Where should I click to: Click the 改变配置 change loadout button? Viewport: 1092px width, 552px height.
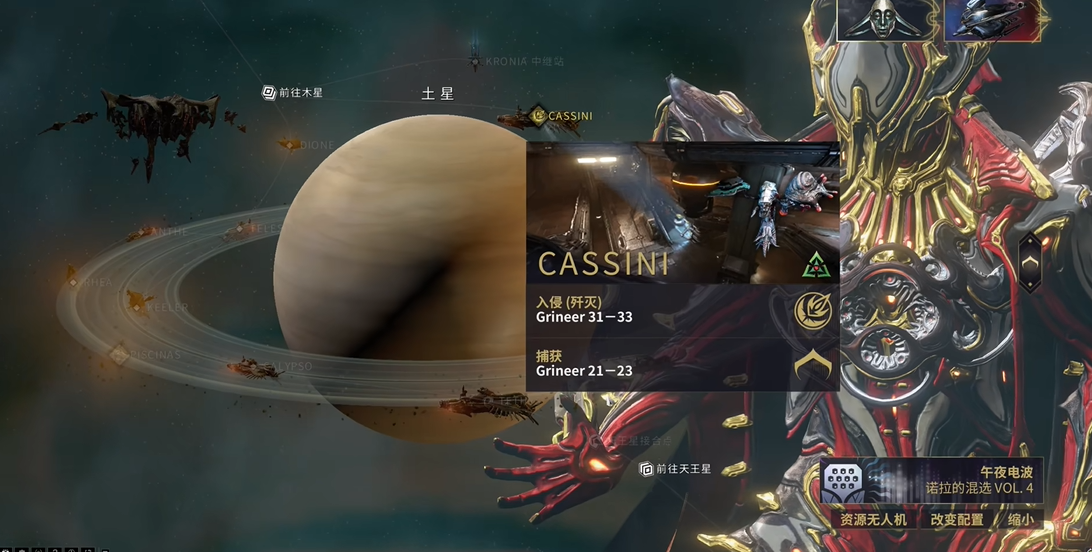tap(957, 520)
